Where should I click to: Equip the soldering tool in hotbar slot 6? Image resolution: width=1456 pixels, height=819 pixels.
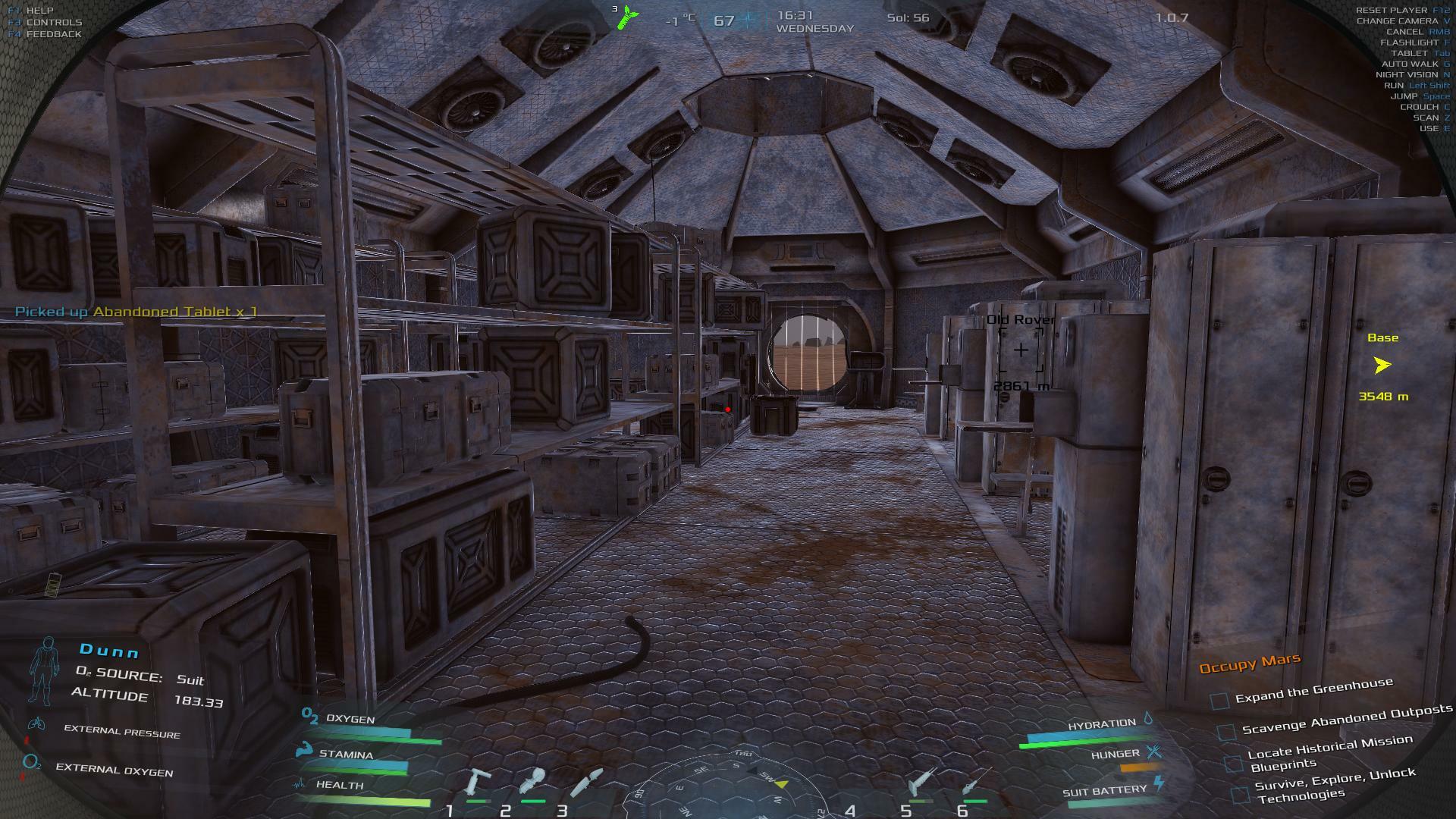(974, 782)
